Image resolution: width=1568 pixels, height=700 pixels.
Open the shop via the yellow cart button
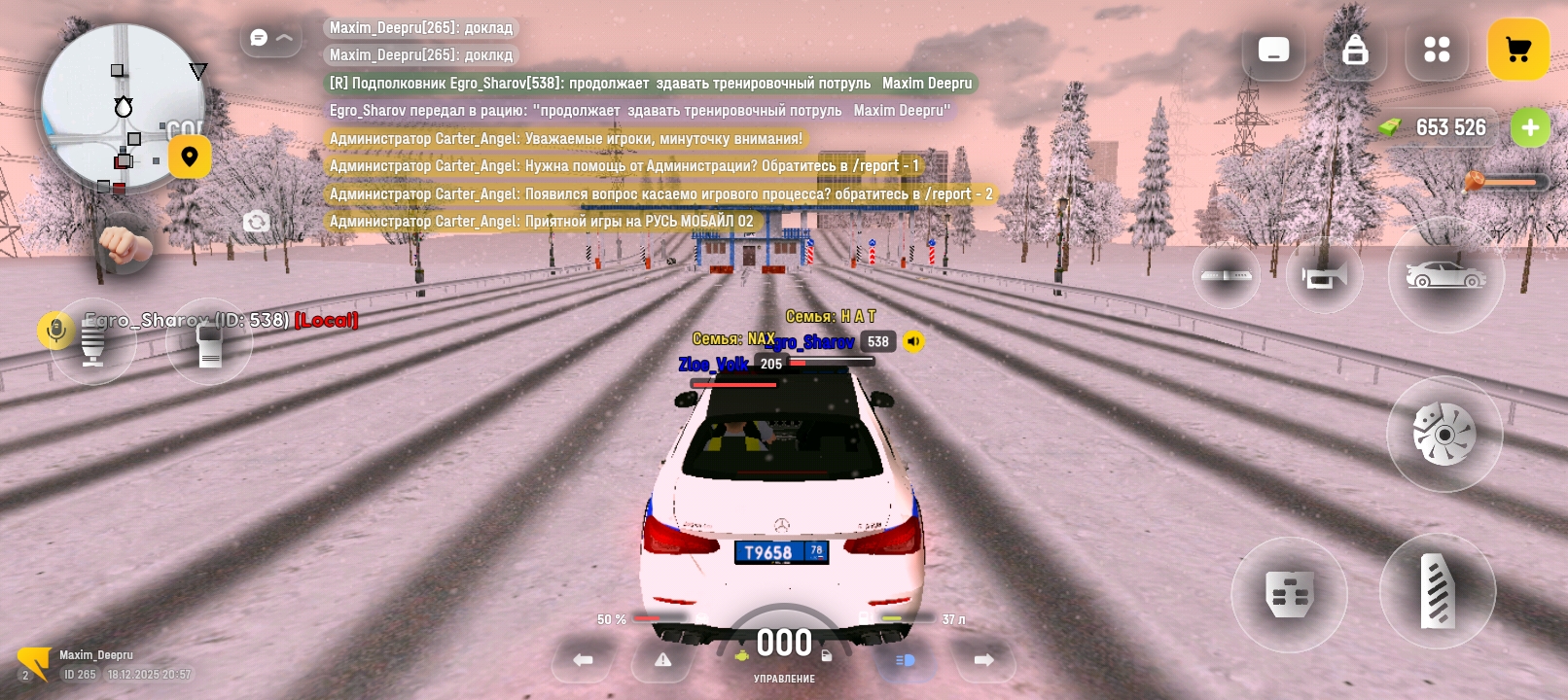tap(1517, 50)
